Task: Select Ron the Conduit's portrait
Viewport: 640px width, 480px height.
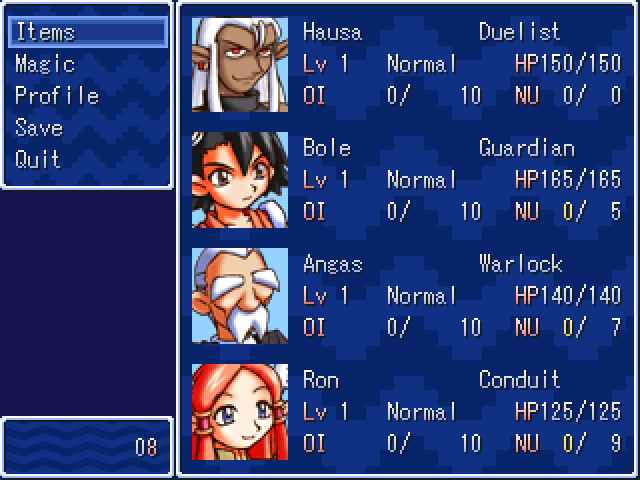Action: point(240,412)
